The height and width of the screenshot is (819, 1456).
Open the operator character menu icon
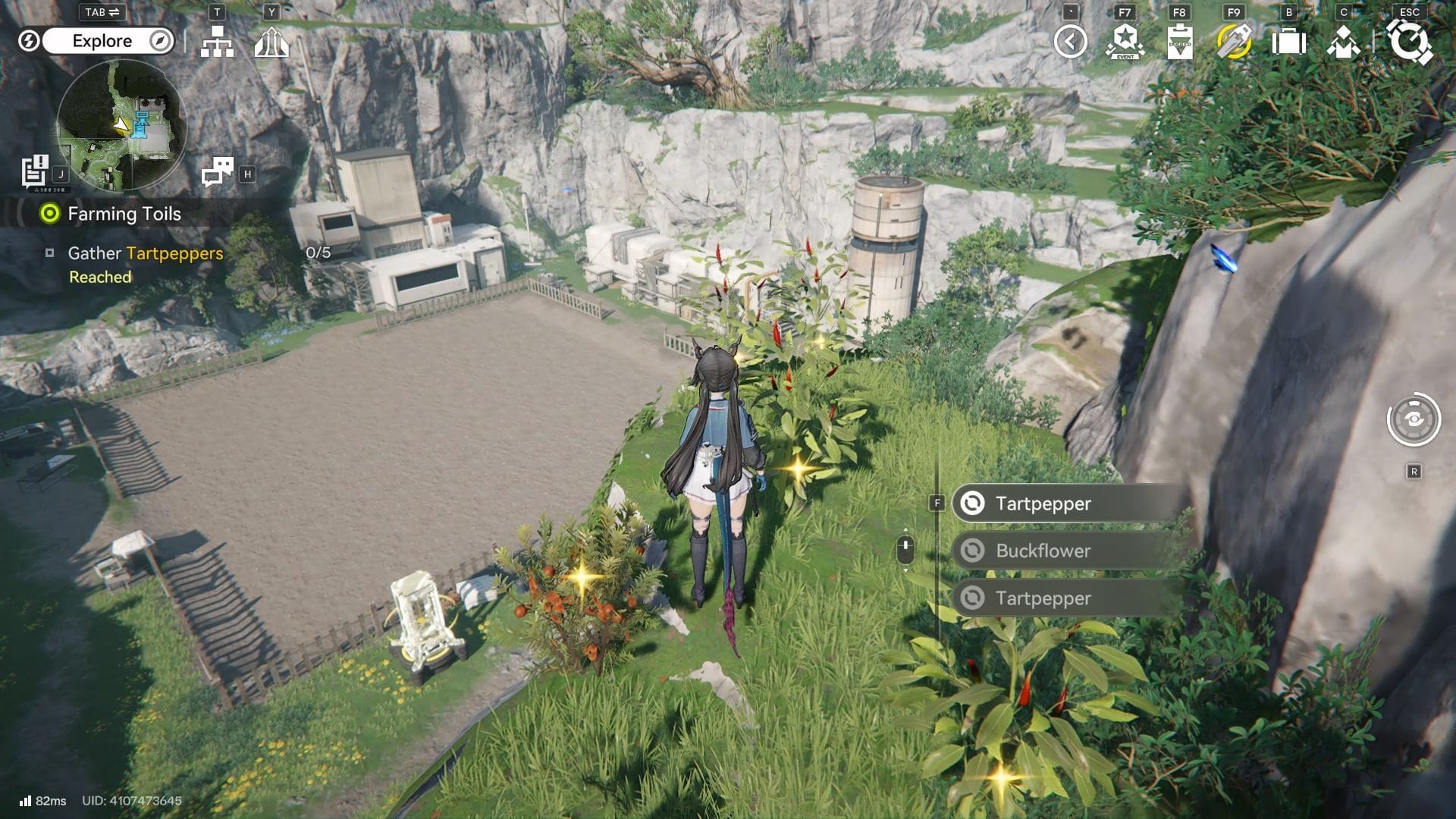tap(1343, 42)
